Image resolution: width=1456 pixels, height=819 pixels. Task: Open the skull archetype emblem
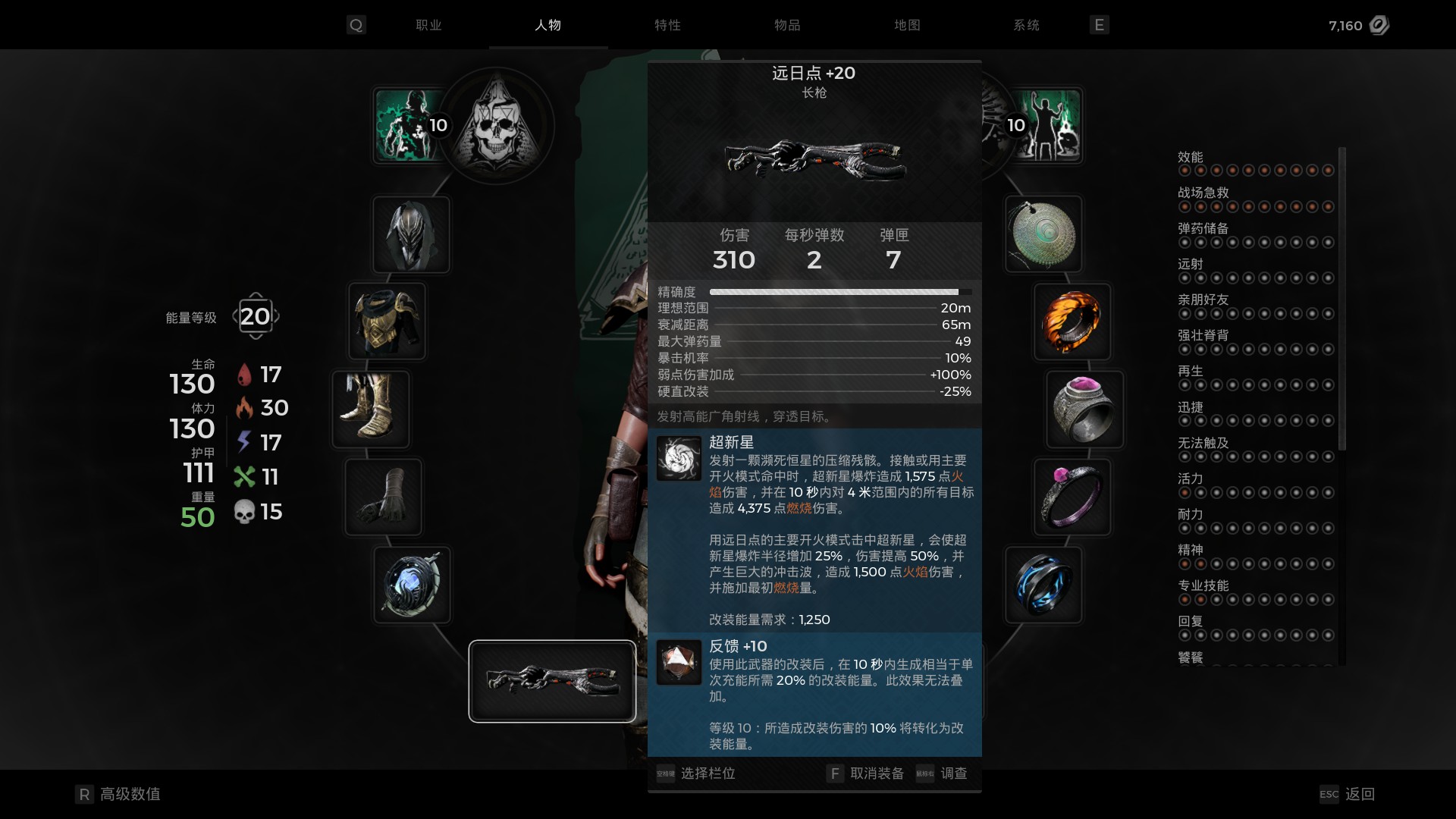497,125
